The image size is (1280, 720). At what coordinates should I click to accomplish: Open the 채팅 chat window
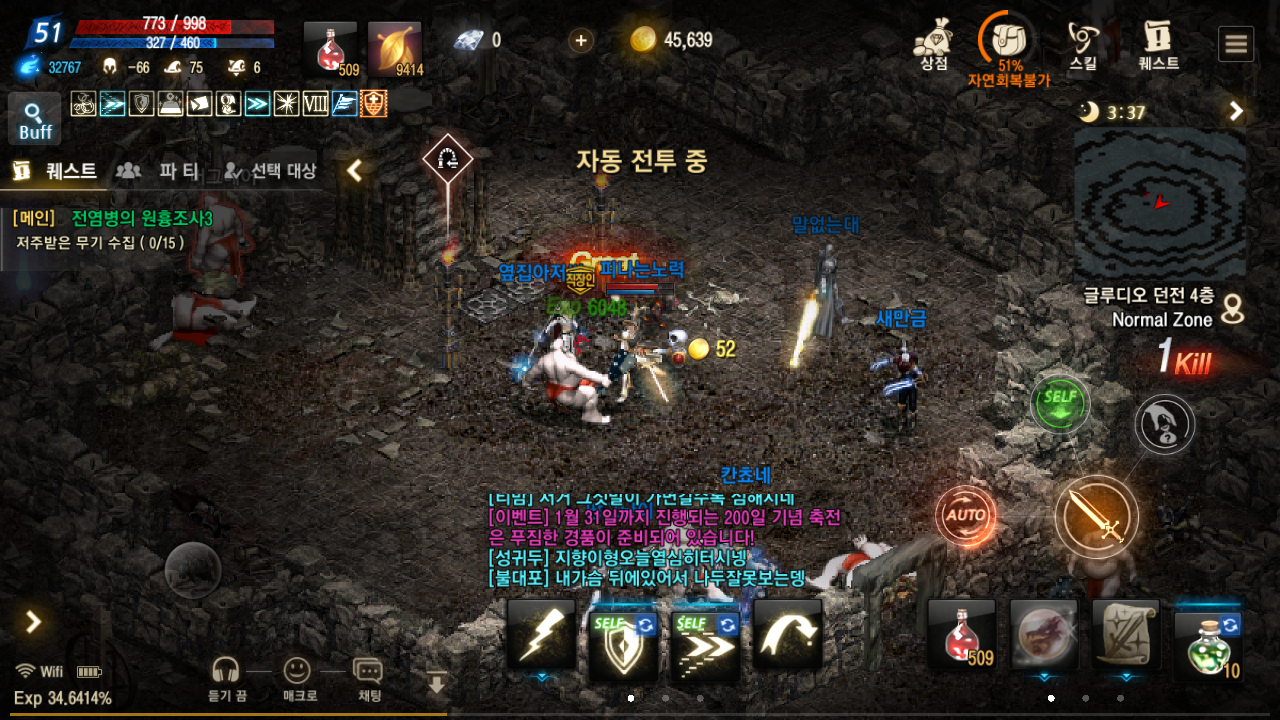pyautogui.click(x=369, y=679)
